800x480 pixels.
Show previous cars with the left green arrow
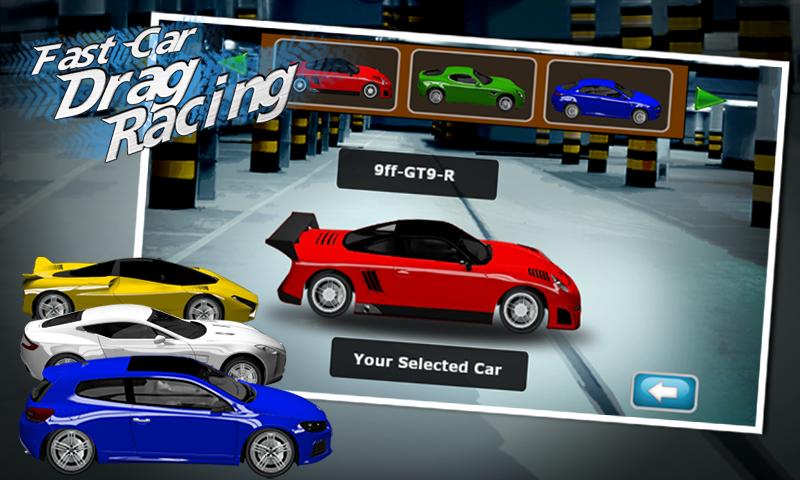237,63
